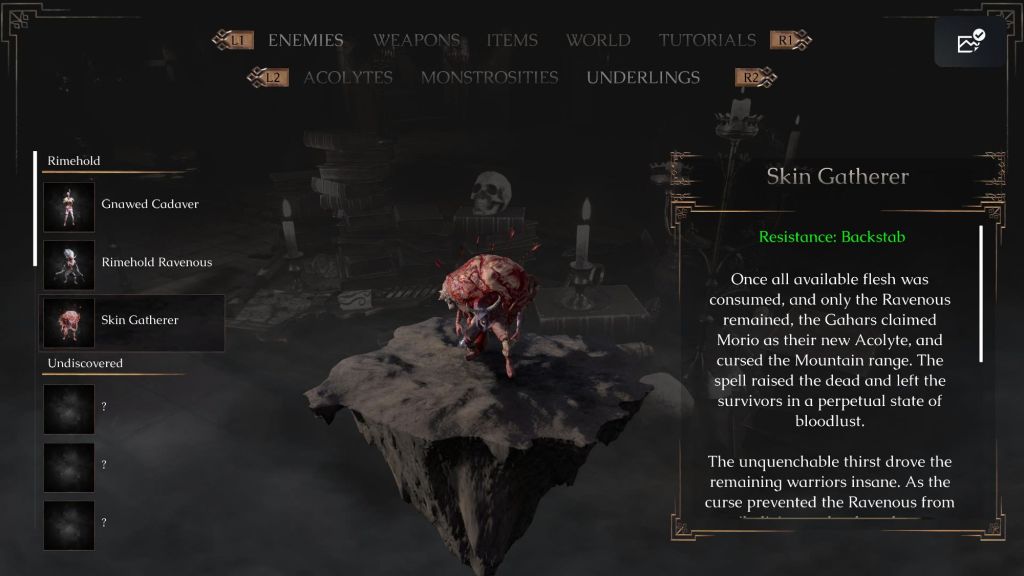Select the Underlings sub-category
Viewport: 1024px width, 576px height.
point(643,78)
